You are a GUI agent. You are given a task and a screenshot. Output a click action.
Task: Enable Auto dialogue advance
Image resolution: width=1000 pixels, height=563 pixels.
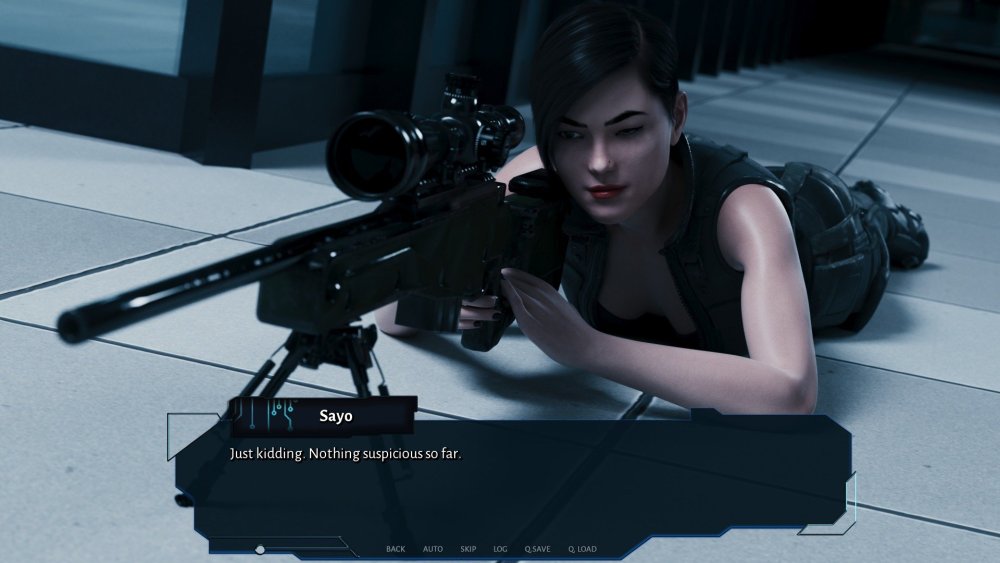pyautogui.click(x=432, y=549)
